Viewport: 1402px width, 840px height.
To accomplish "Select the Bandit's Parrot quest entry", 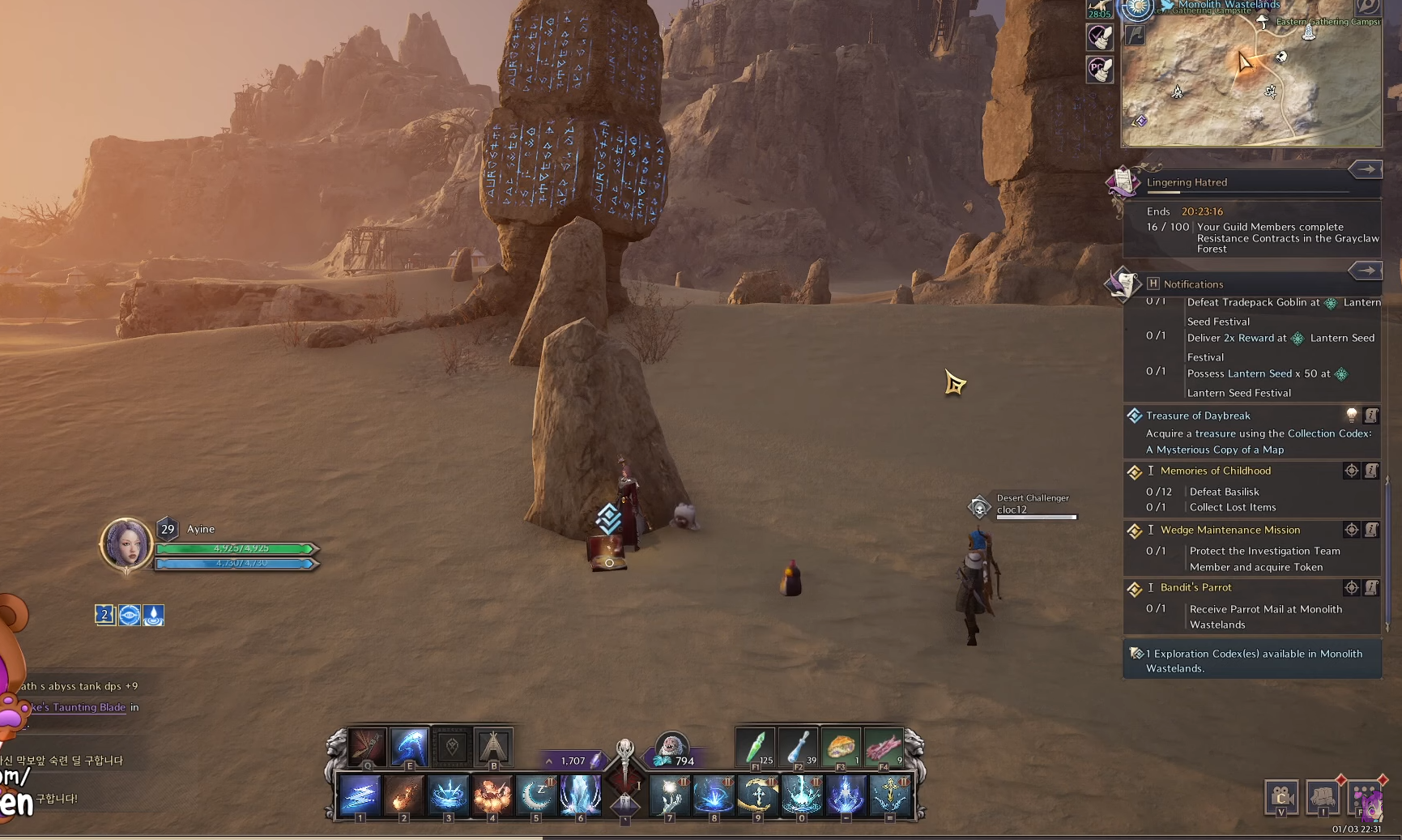I will pos(1195,587).
